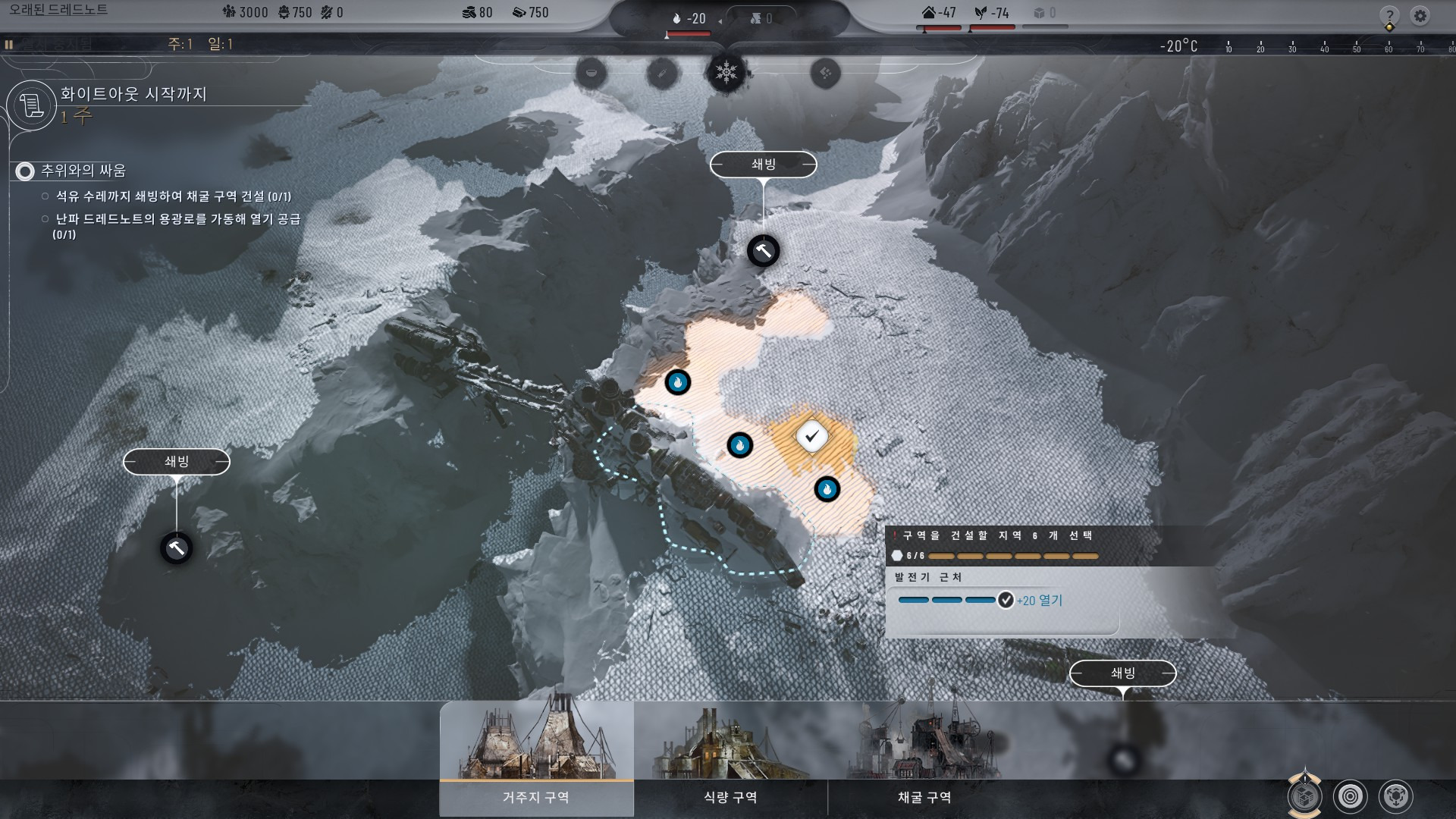The height and width of the screenshot is (819, 1456).
Task: Select the syringe disease problem icon
Action: click(x=661, y=74)
